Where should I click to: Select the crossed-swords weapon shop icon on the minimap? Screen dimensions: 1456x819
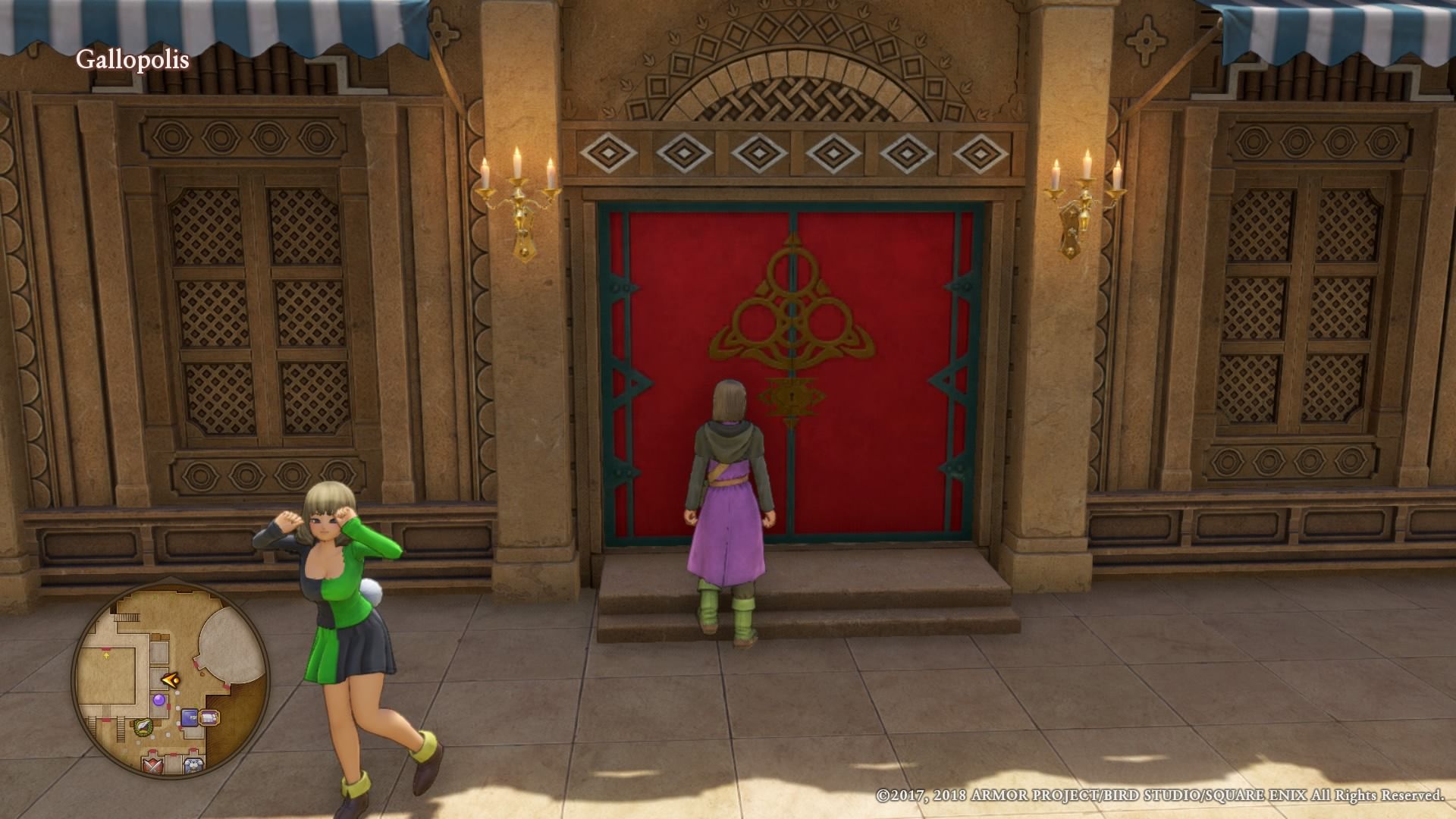point(152,765)
